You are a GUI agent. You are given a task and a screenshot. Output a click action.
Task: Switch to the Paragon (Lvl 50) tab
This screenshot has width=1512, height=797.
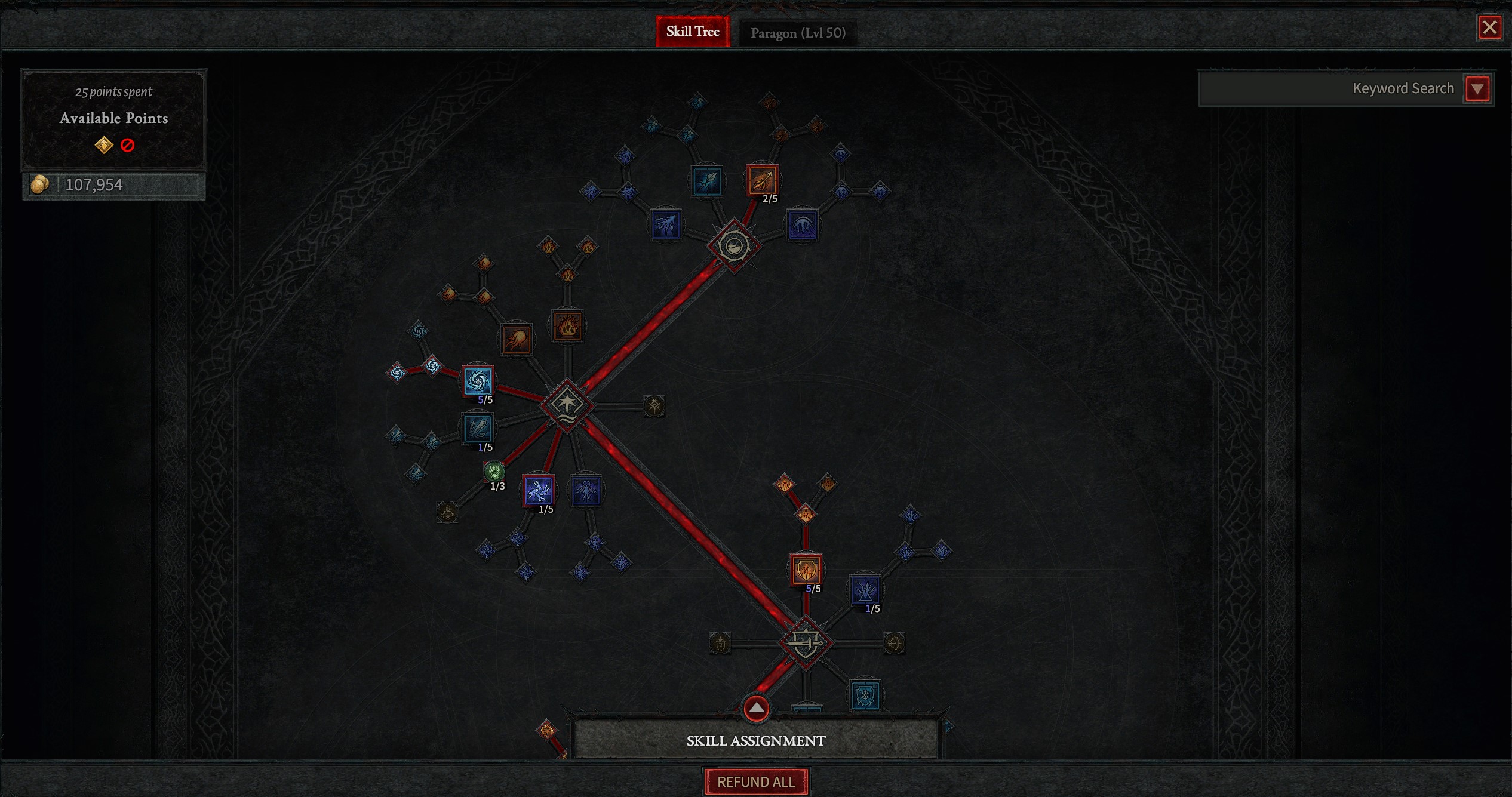pos(798,33)
